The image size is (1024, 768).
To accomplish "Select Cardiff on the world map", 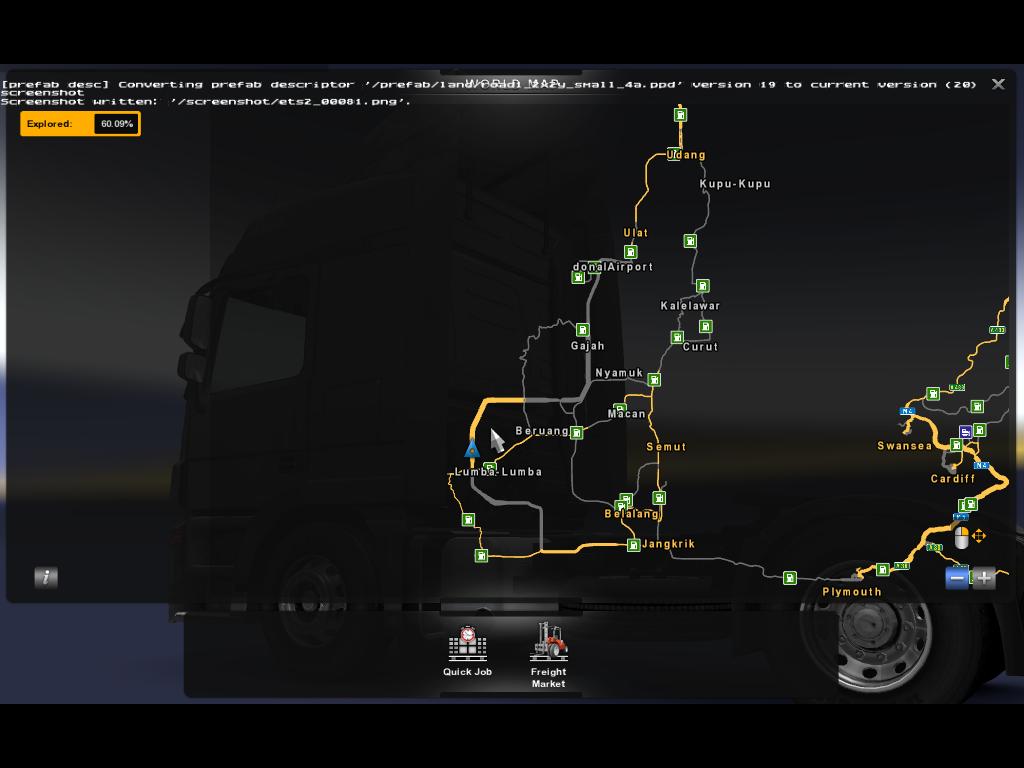I will click(953, 479).
